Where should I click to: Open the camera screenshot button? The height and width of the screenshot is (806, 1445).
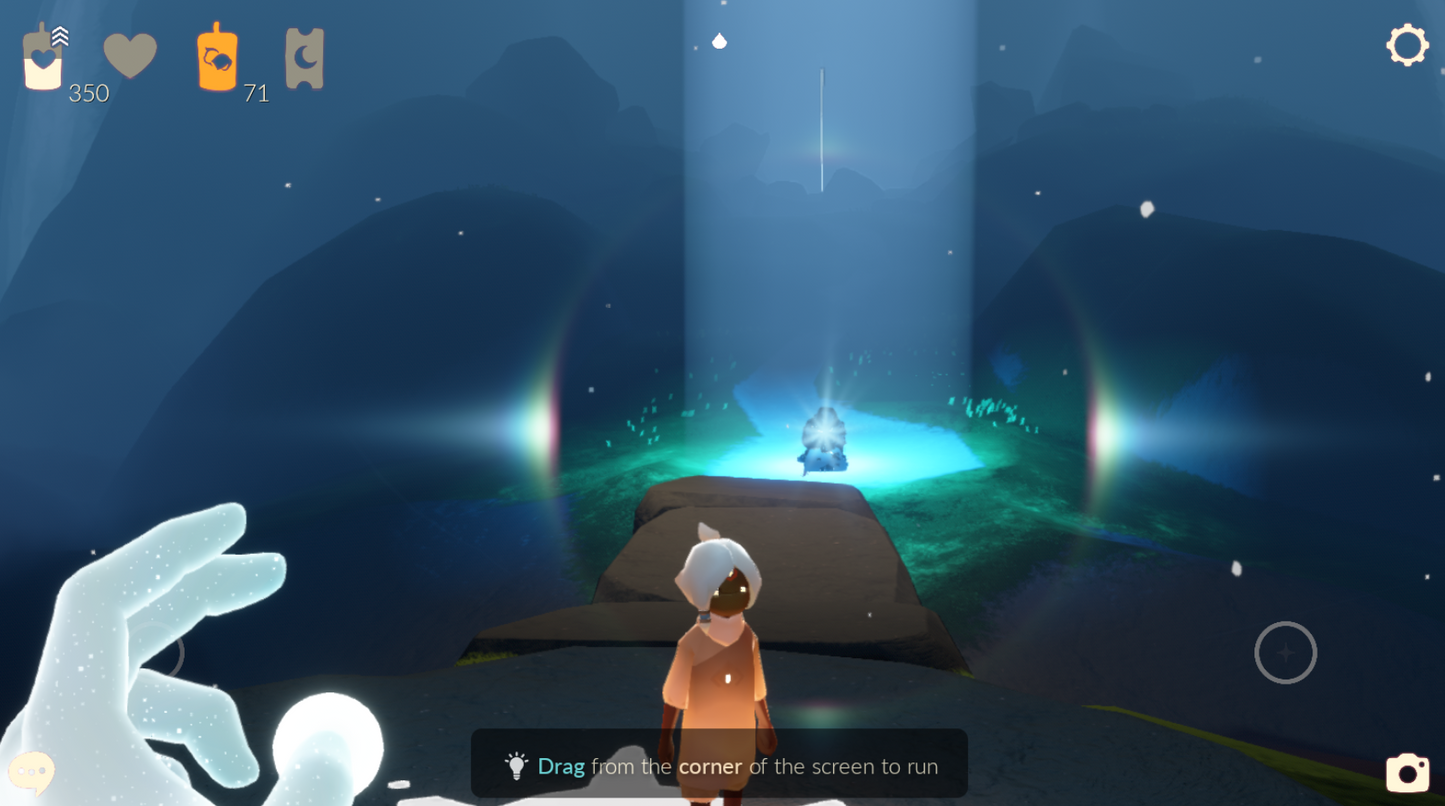(x=1407, y=772)
